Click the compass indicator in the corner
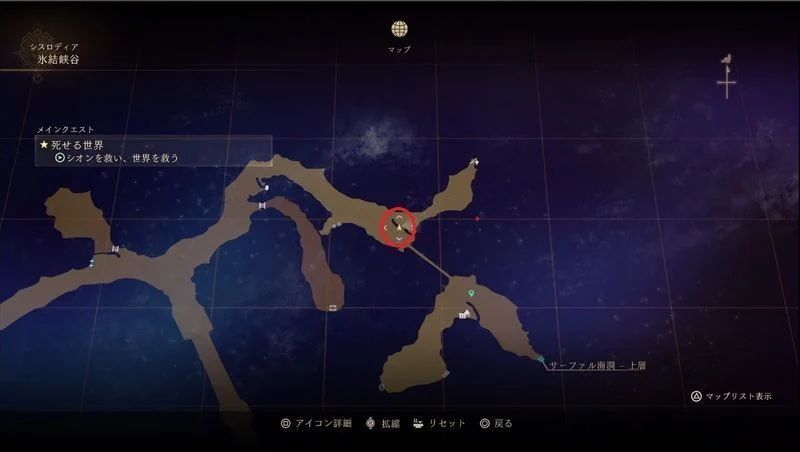 pyautogui.click(x=726, y=79)
